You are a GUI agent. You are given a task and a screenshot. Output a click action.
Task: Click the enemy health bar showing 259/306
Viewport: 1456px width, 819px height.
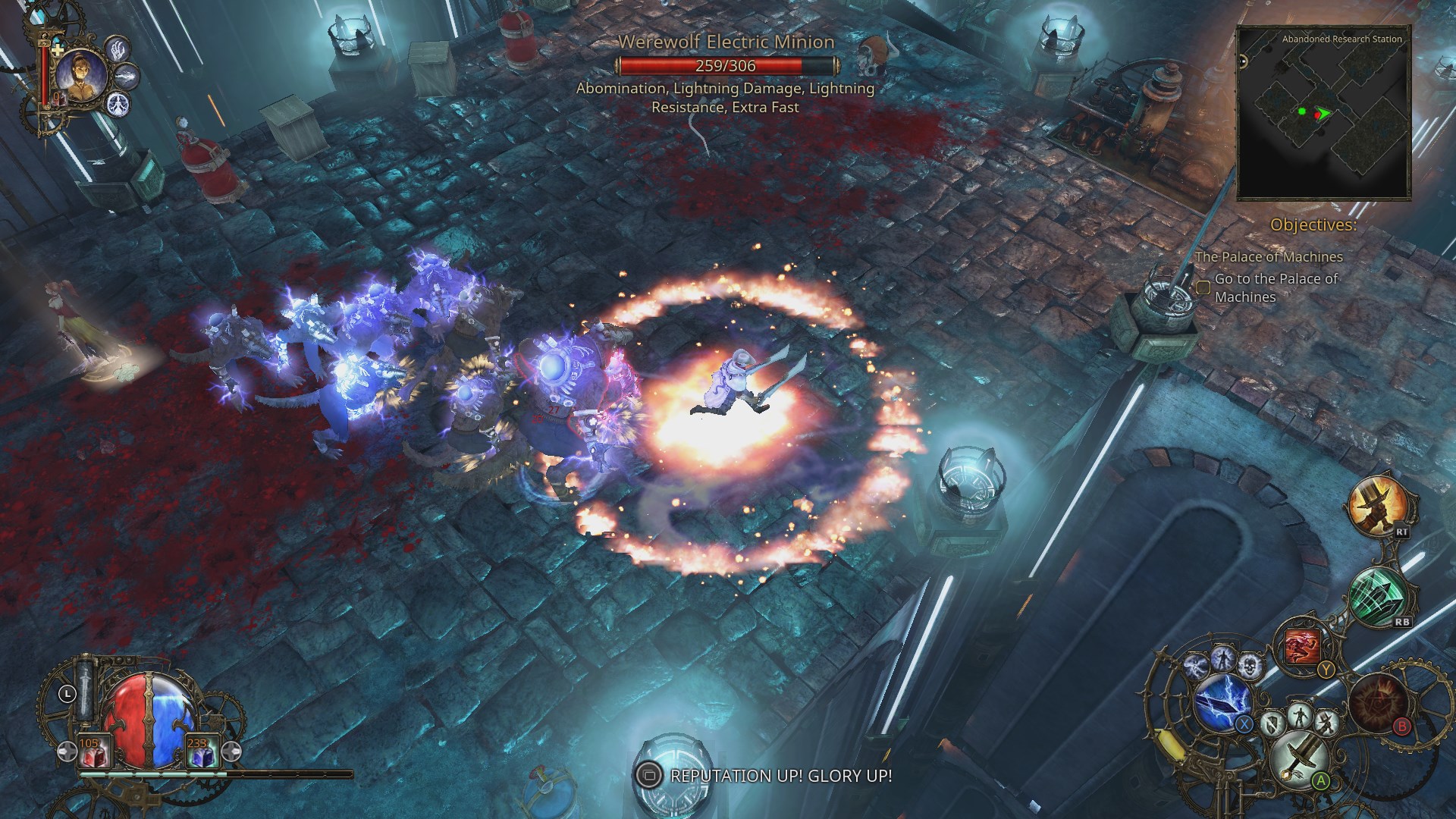pos(725,65)
